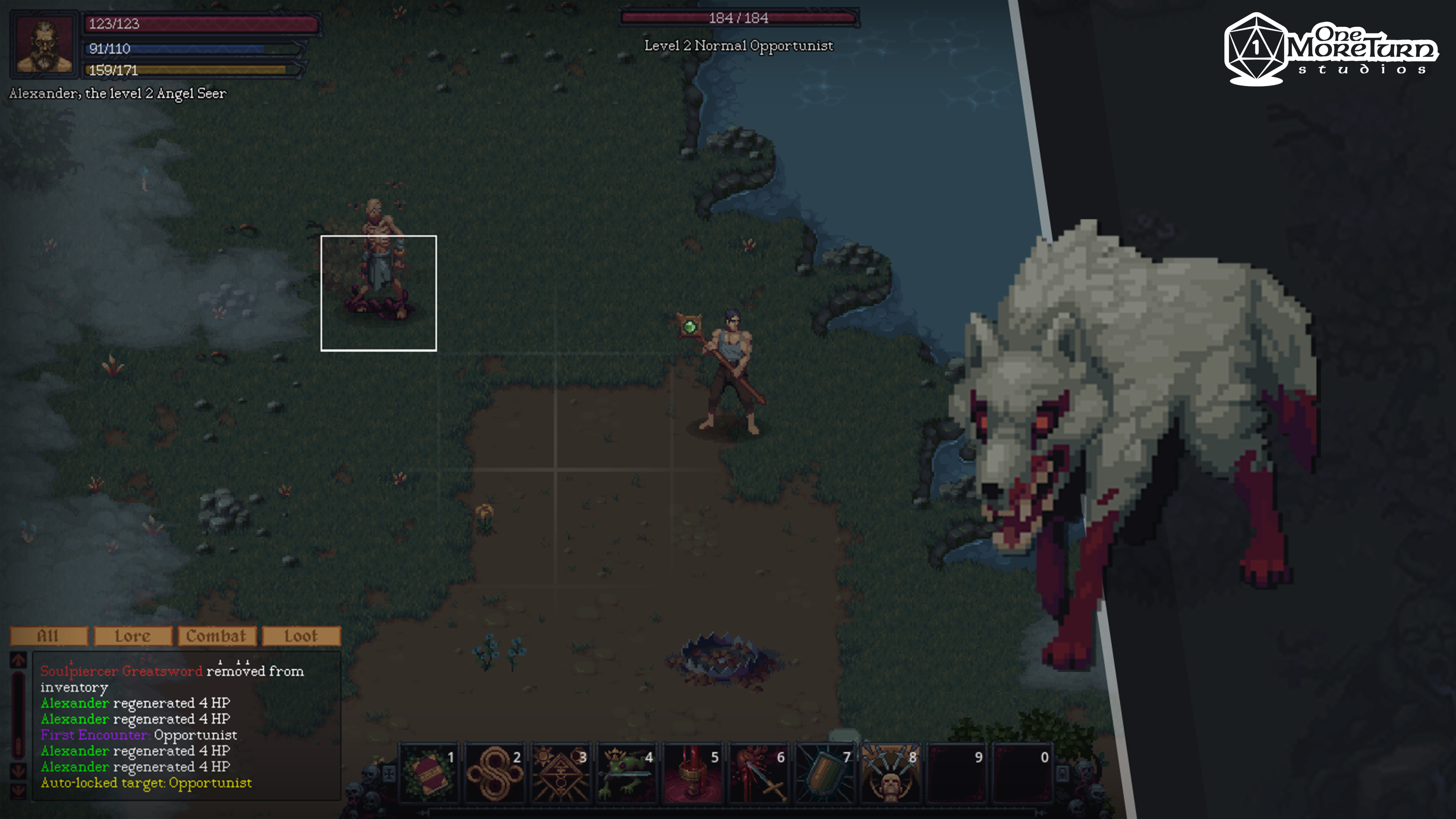Activate the wreathed red book ability

428,773
